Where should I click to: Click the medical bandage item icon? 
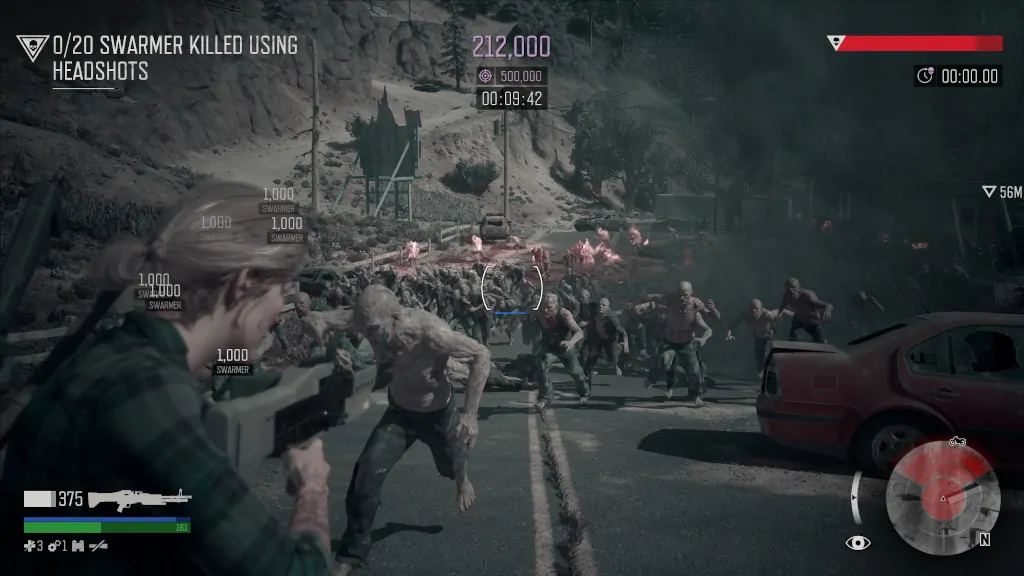(x=32, y=545)
